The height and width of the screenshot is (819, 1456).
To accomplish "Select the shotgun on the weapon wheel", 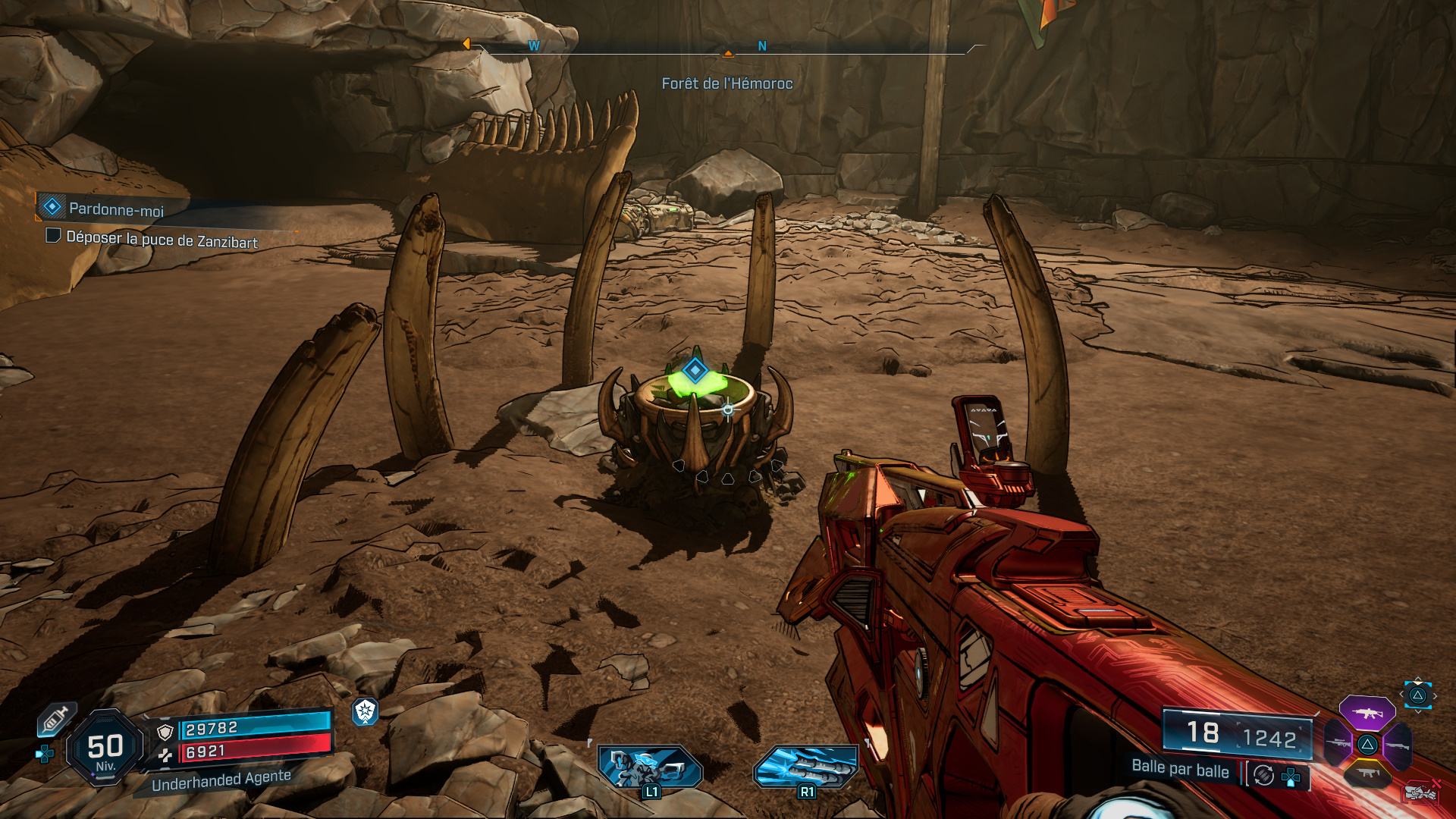I will [x=1398, y=746].
